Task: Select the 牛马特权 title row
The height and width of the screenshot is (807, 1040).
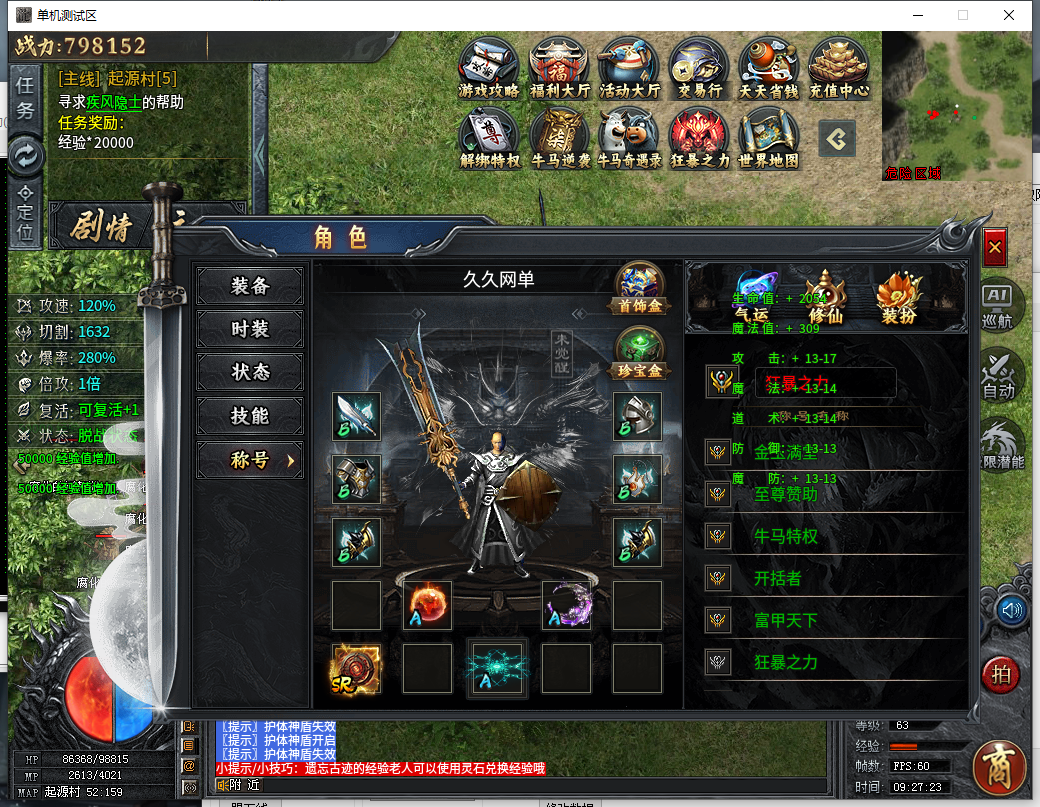Action: coord(786,537)
